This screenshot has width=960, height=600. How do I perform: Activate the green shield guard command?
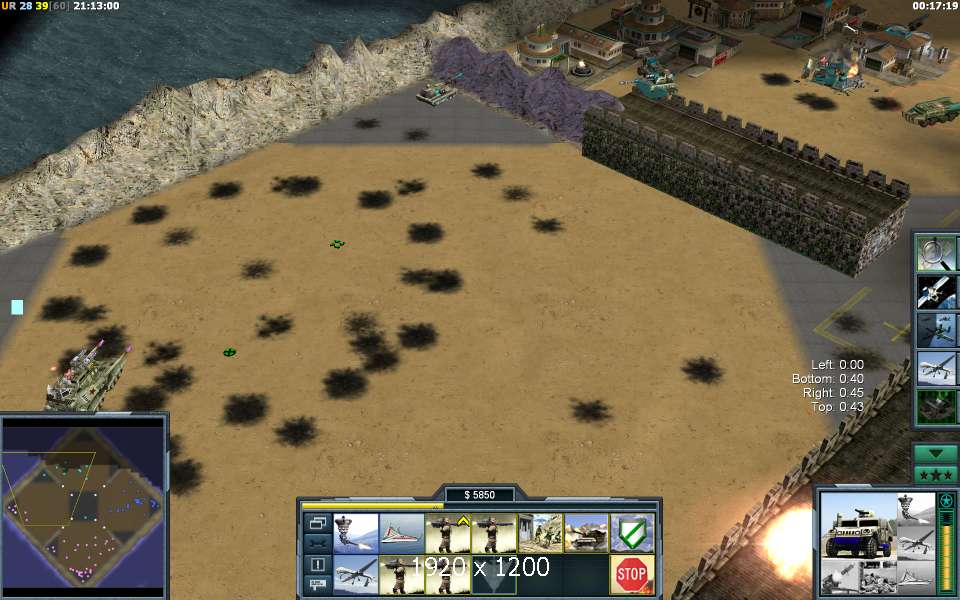(631, 533)
